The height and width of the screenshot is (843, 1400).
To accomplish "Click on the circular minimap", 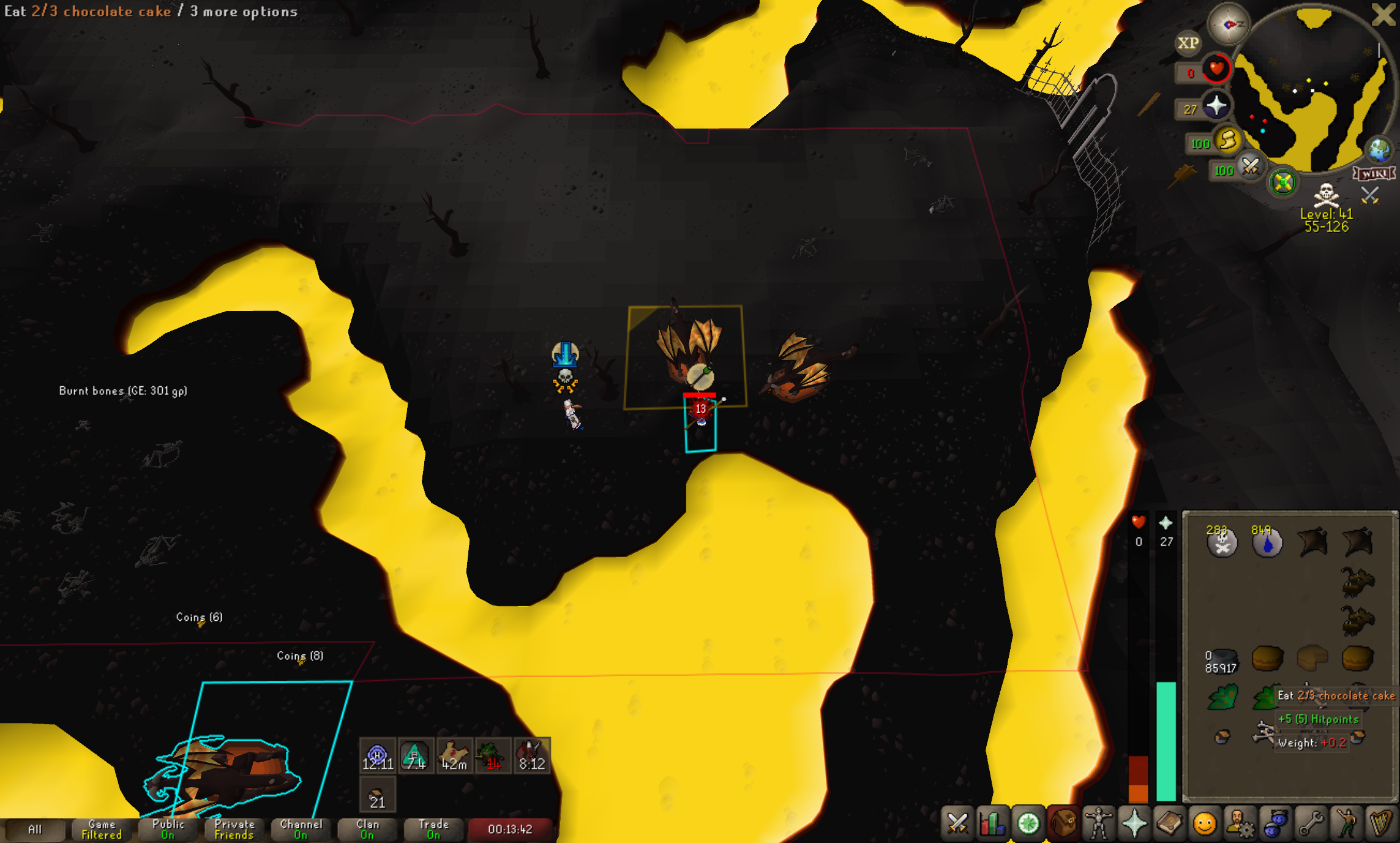I will (1310, 92).
